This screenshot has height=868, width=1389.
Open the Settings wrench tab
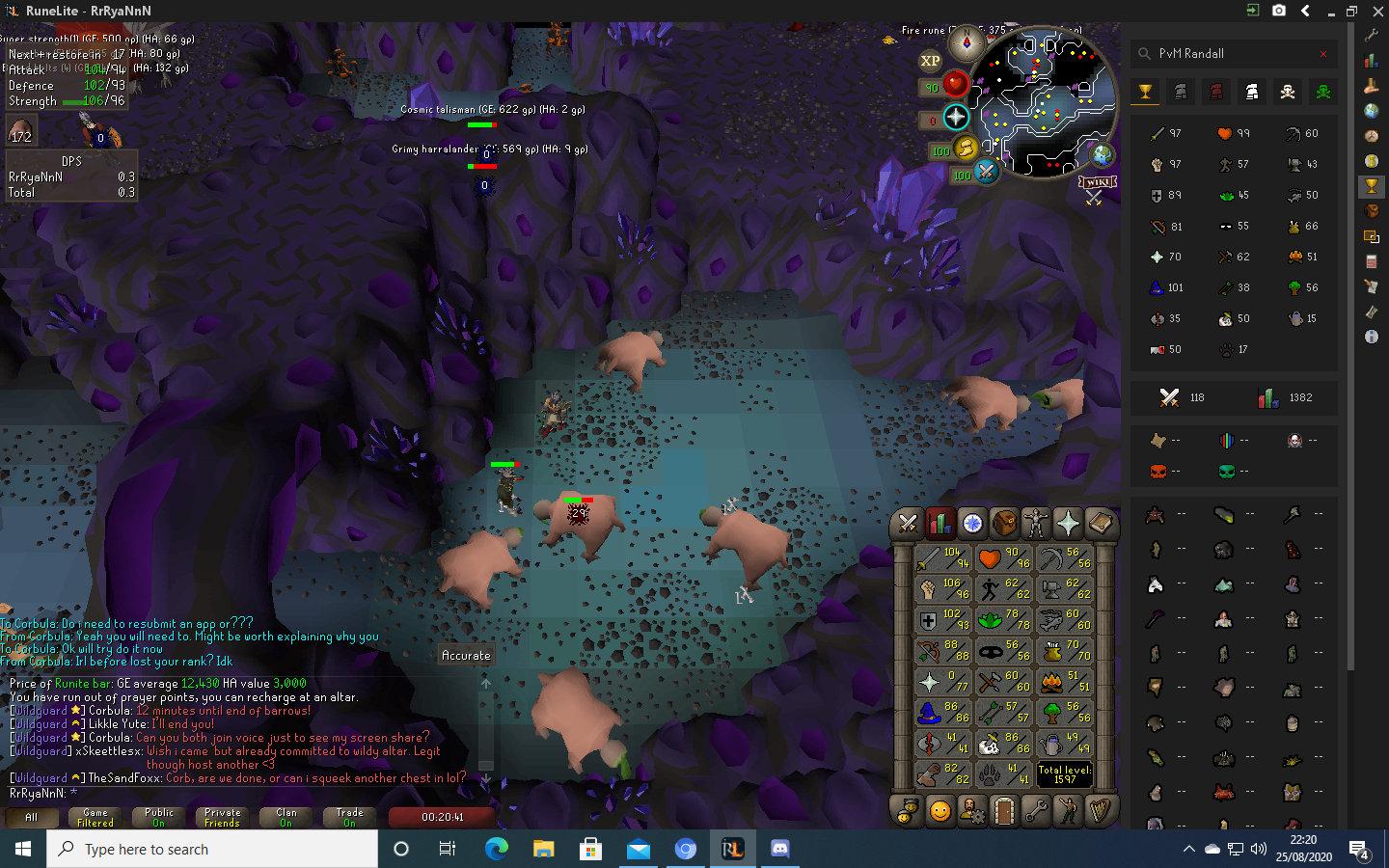coord(1036,811)
